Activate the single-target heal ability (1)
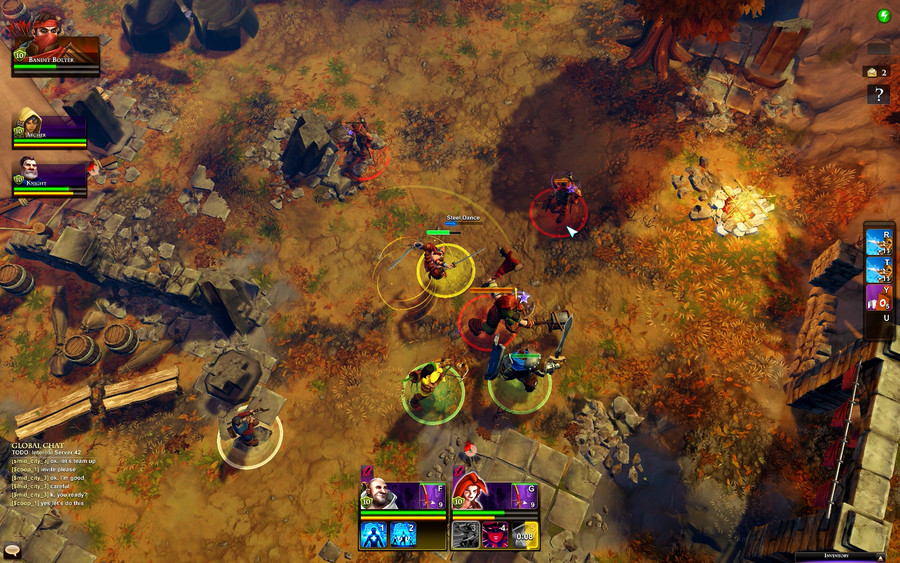 pos(374,535)
